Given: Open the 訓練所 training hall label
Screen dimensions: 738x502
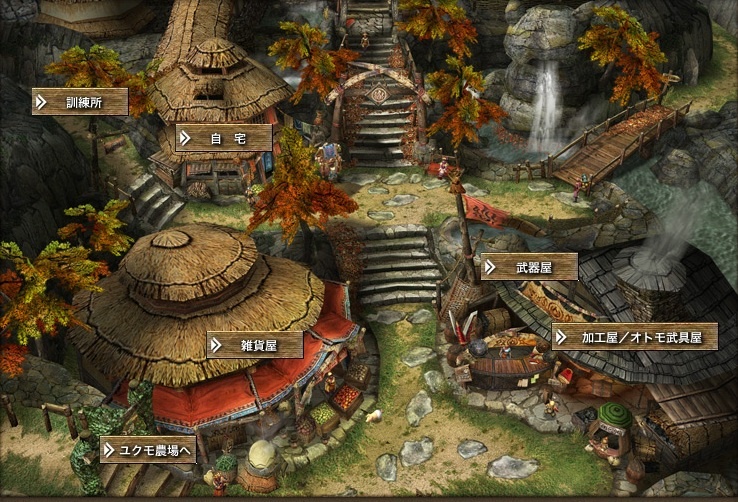Looking at the screenshot, I should [81, 101].
